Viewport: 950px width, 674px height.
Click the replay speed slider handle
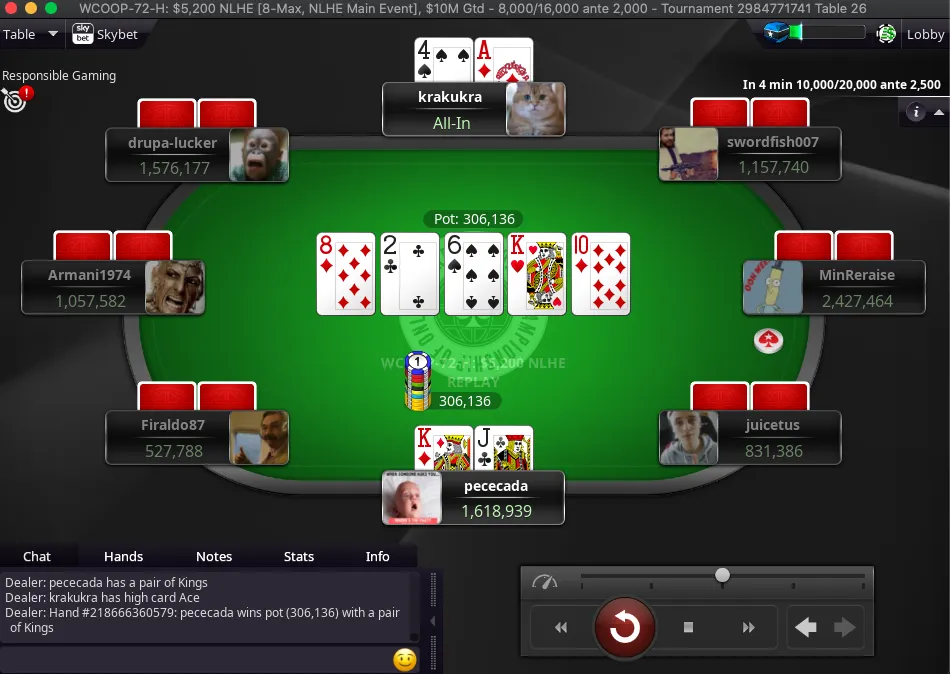point(722,575)
